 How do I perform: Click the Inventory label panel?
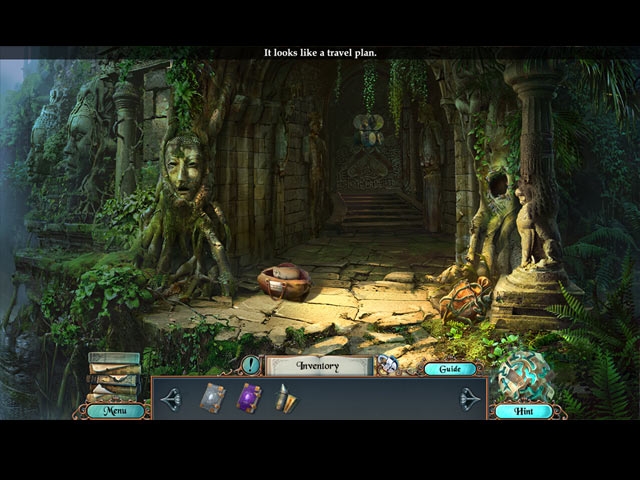coord(317,366)
